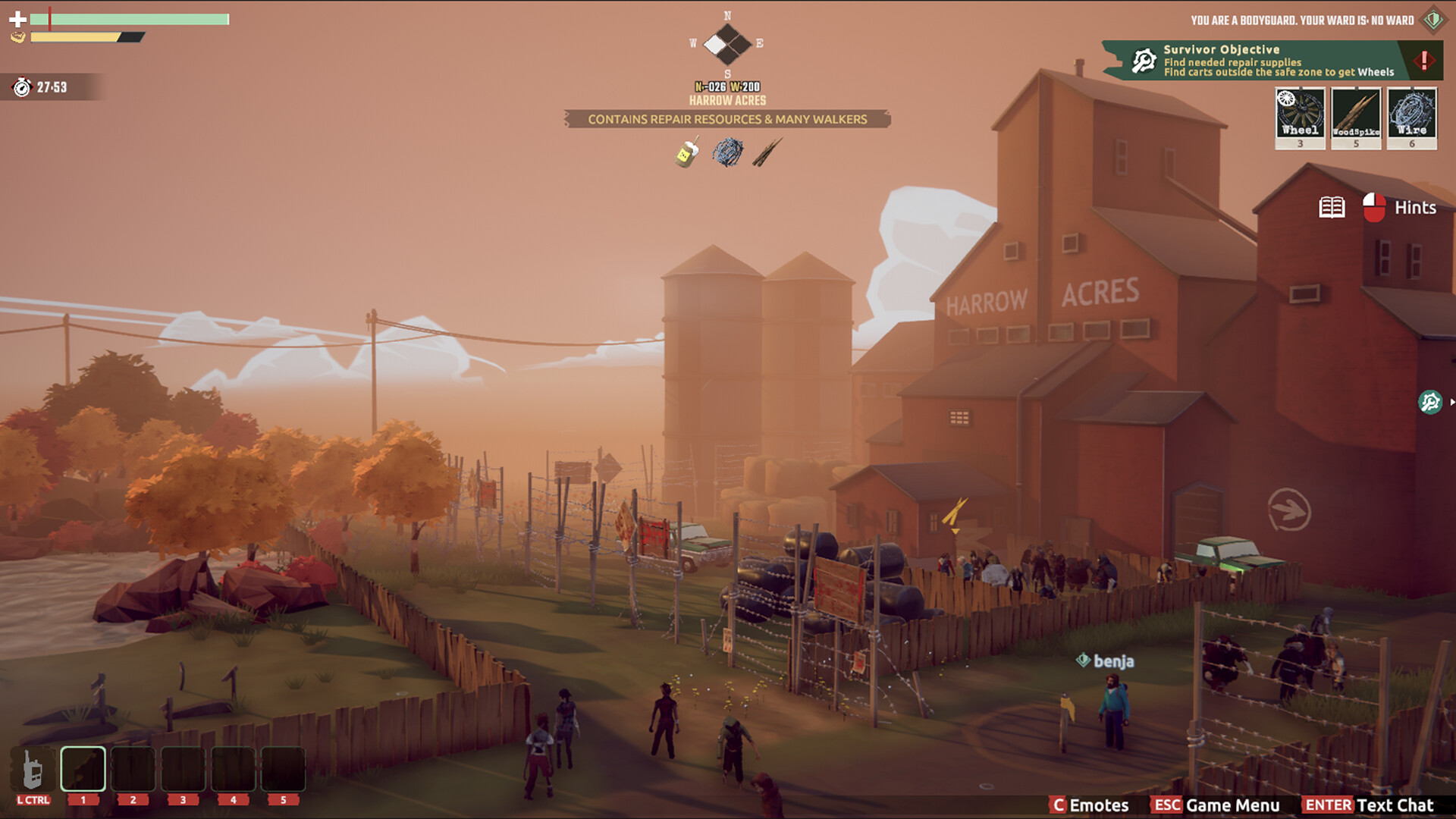Viewport: 1456px width, 819px height.
Task: Click the wood spike icon under location banner
Action: [767, 152]
